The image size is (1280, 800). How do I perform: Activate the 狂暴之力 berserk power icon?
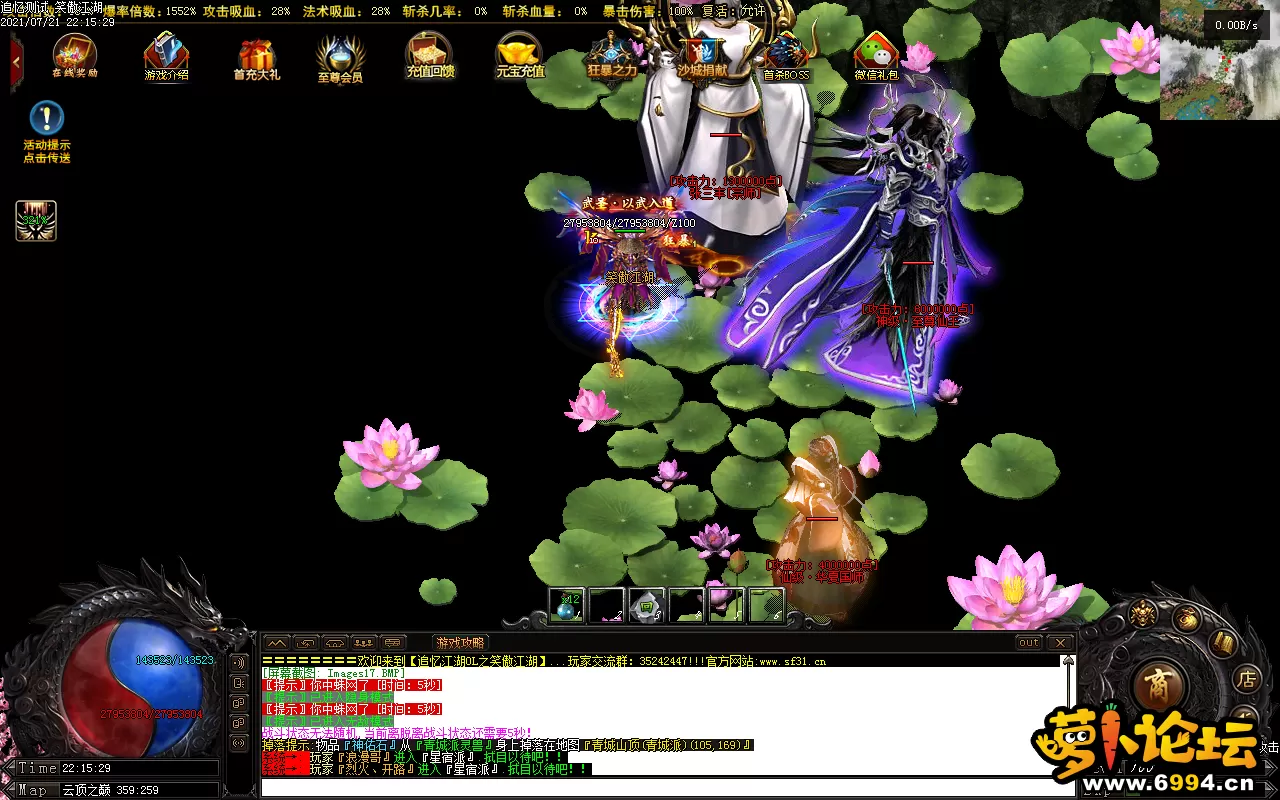tap(610, 54)
